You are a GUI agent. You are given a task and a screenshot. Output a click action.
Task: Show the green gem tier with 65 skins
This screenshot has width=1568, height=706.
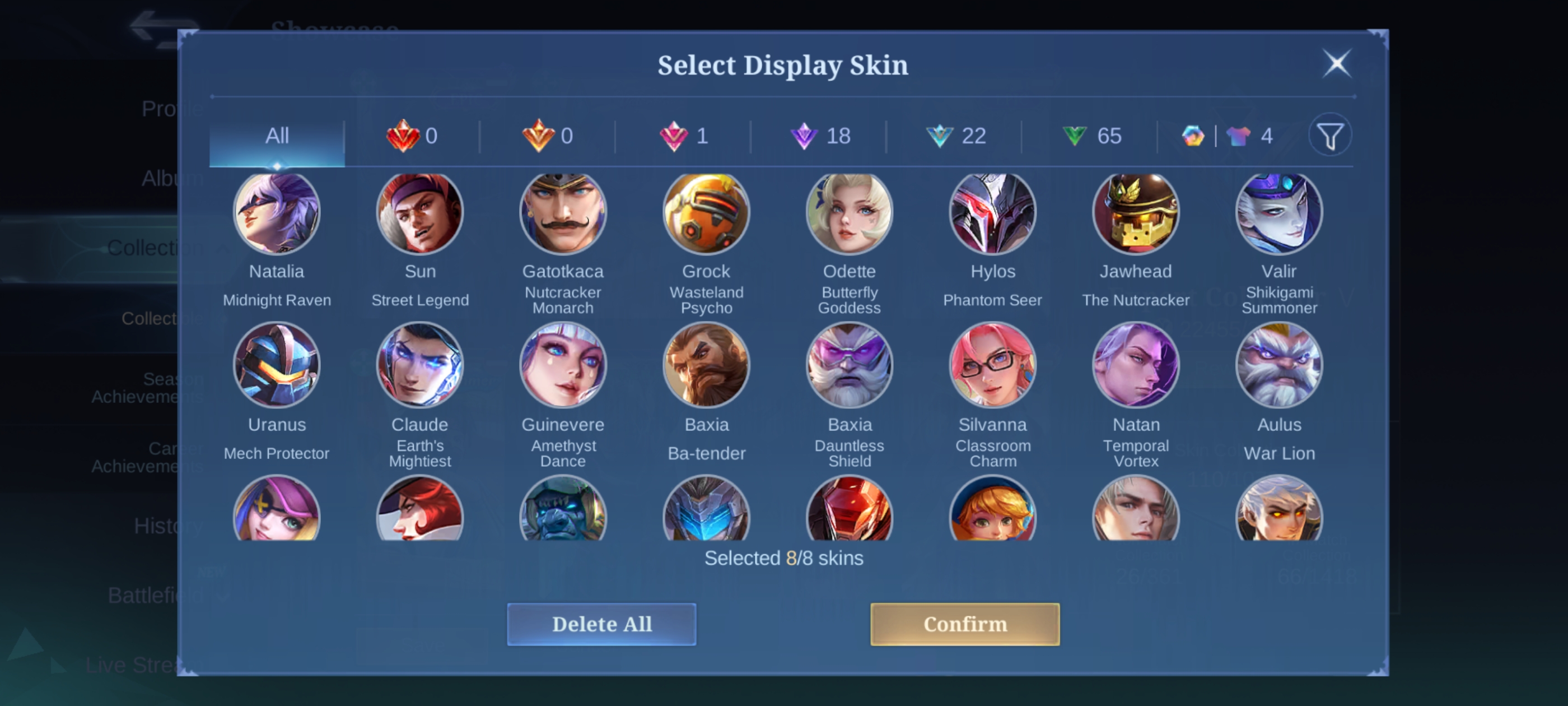pyautogui.click(x=1091, y=136)
